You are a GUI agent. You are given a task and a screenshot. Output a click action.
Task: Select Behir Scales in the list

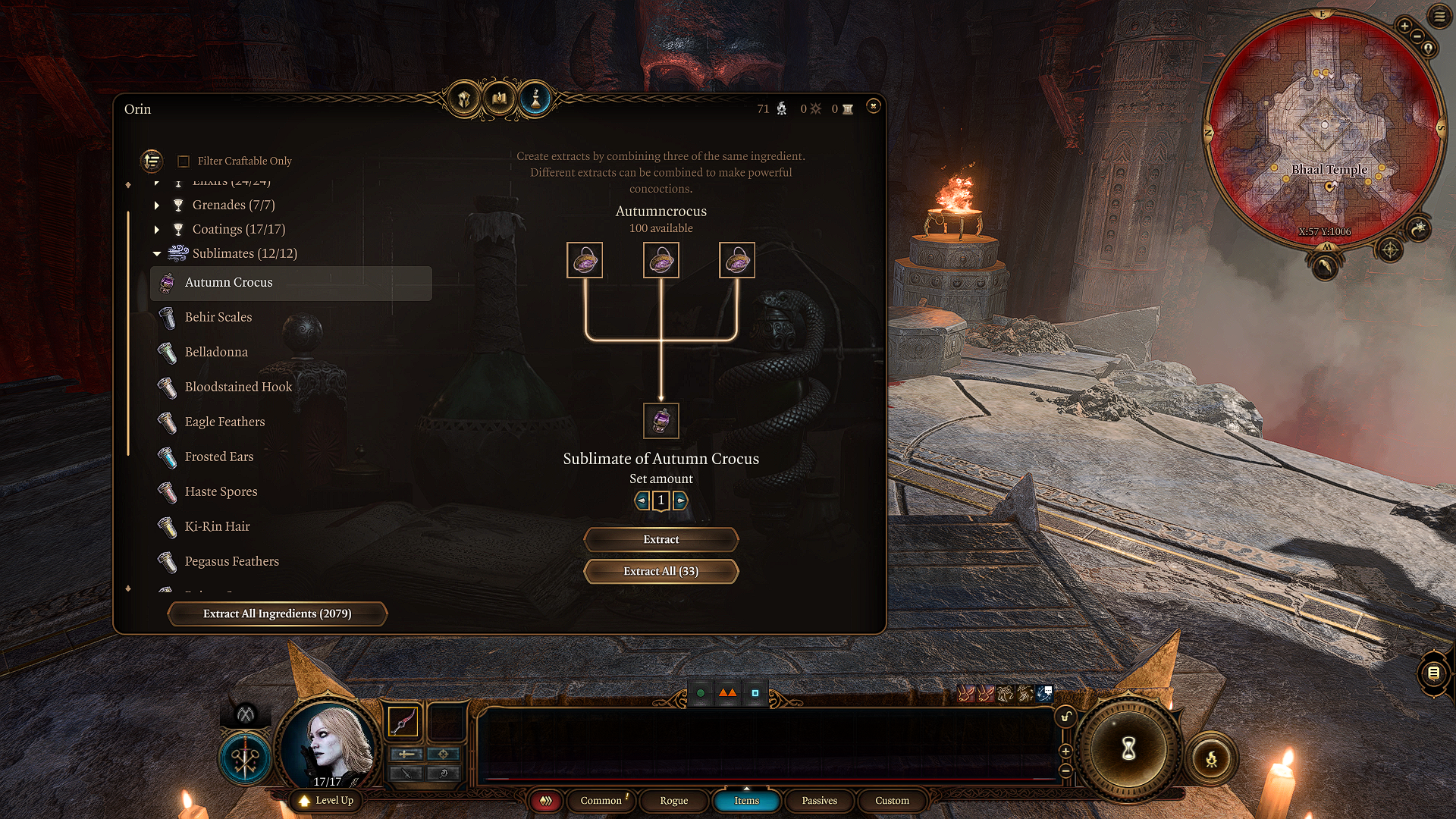[218, 317]
